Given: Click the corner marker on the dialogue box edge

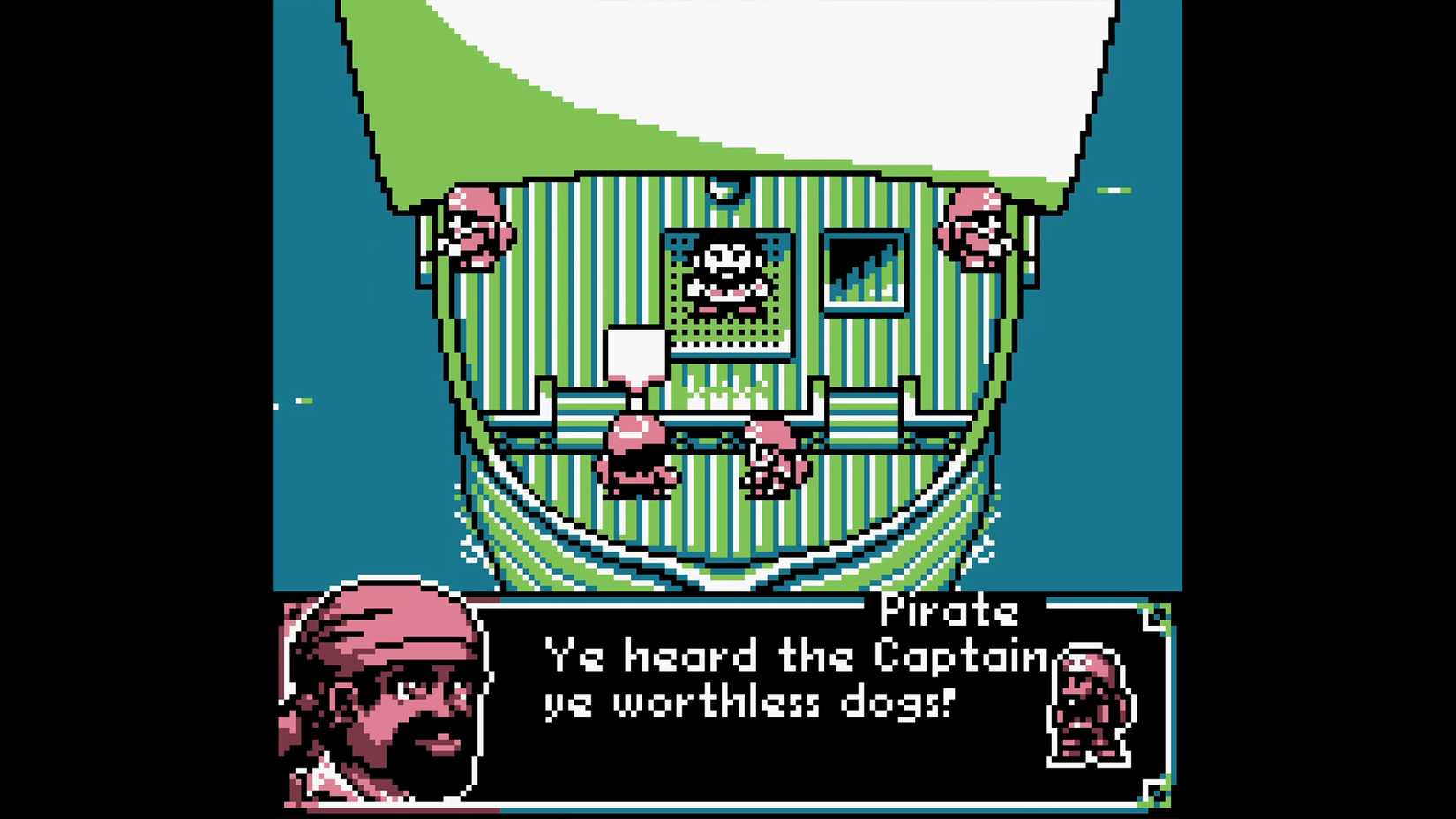Looking at the screenshot, I should coord(1153,616).
